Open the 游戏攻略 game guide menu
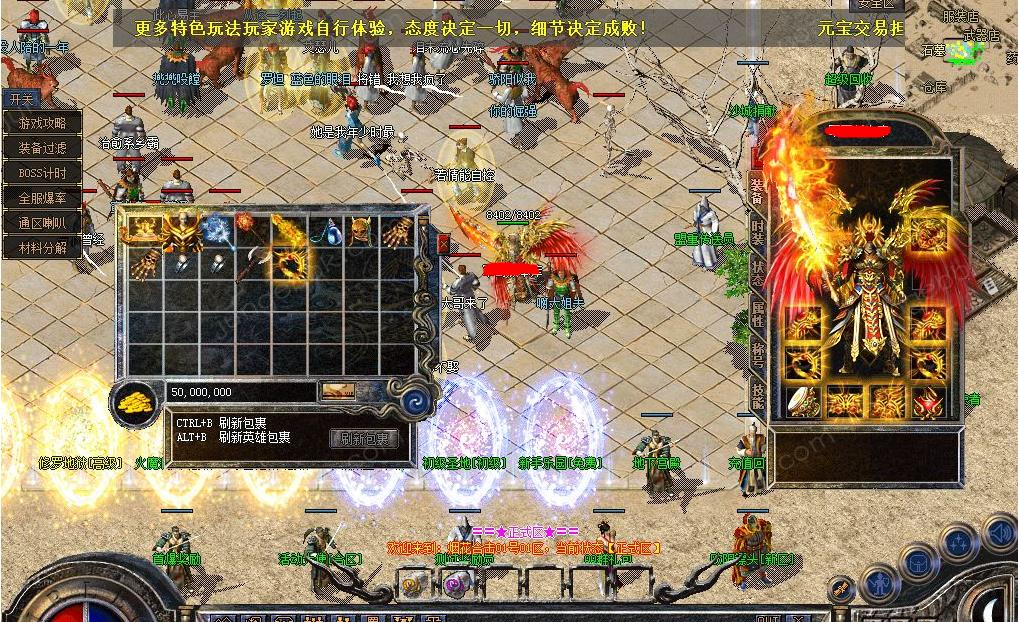 pos(42,123)
